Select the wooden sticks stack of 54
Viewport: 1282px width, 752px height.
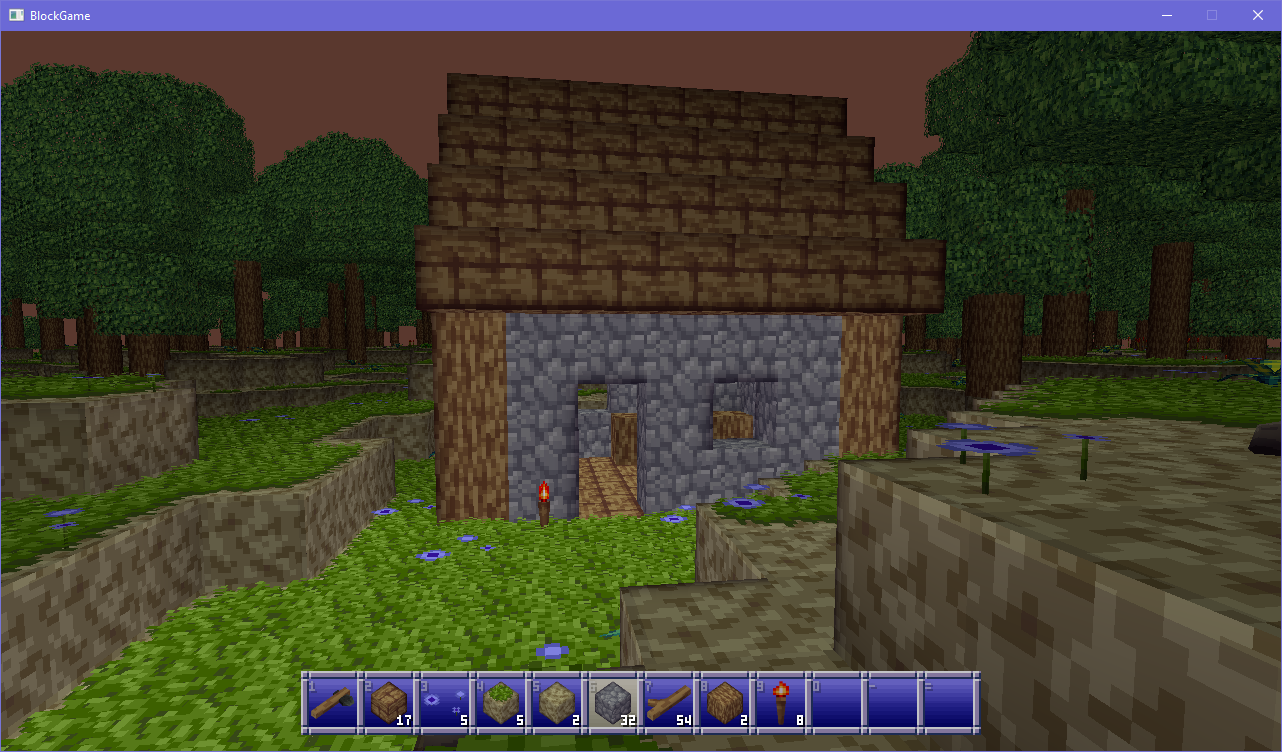click(668, 703)
